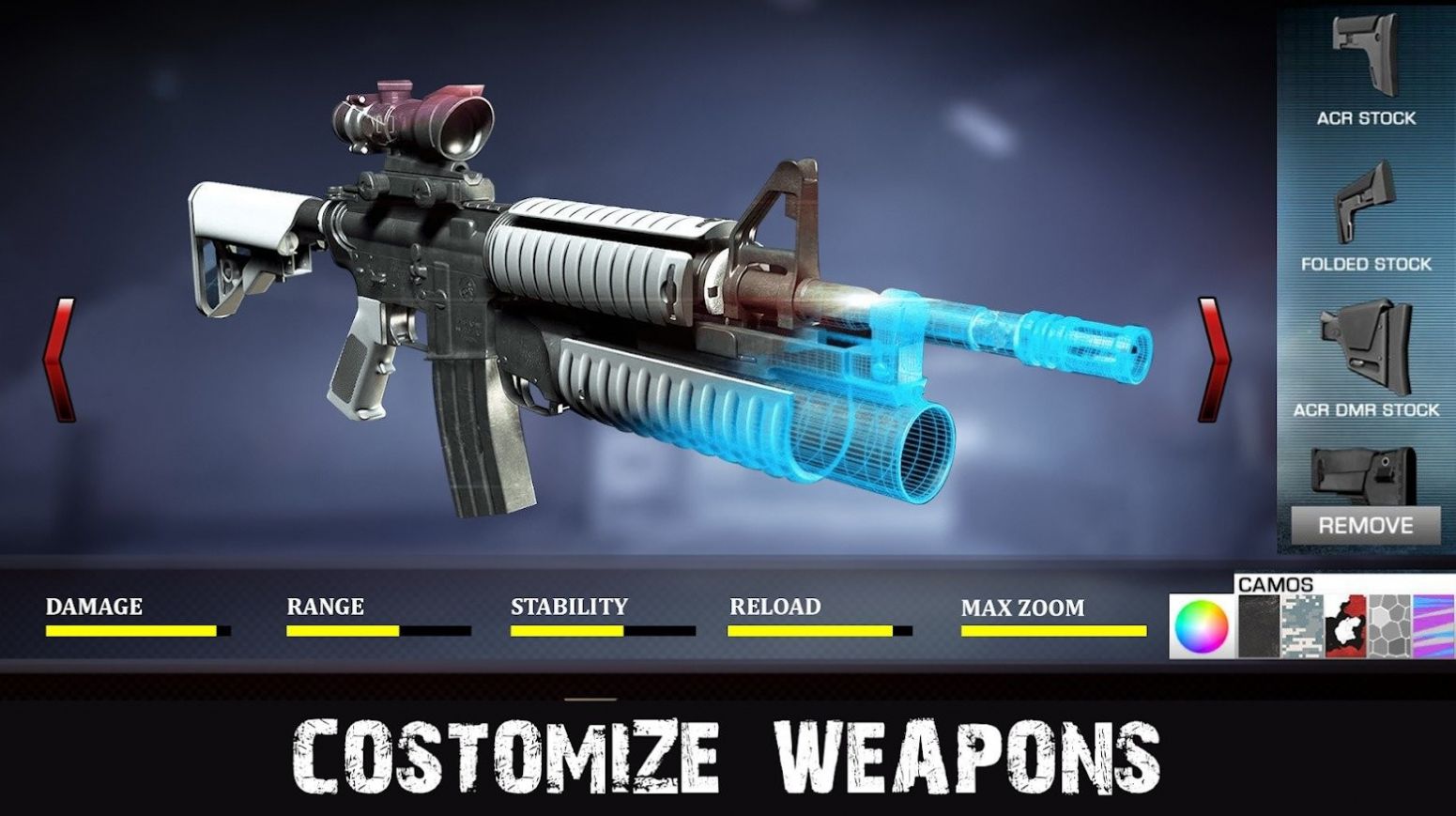Equip the Folded Stock attachment

click(1364, 202)
